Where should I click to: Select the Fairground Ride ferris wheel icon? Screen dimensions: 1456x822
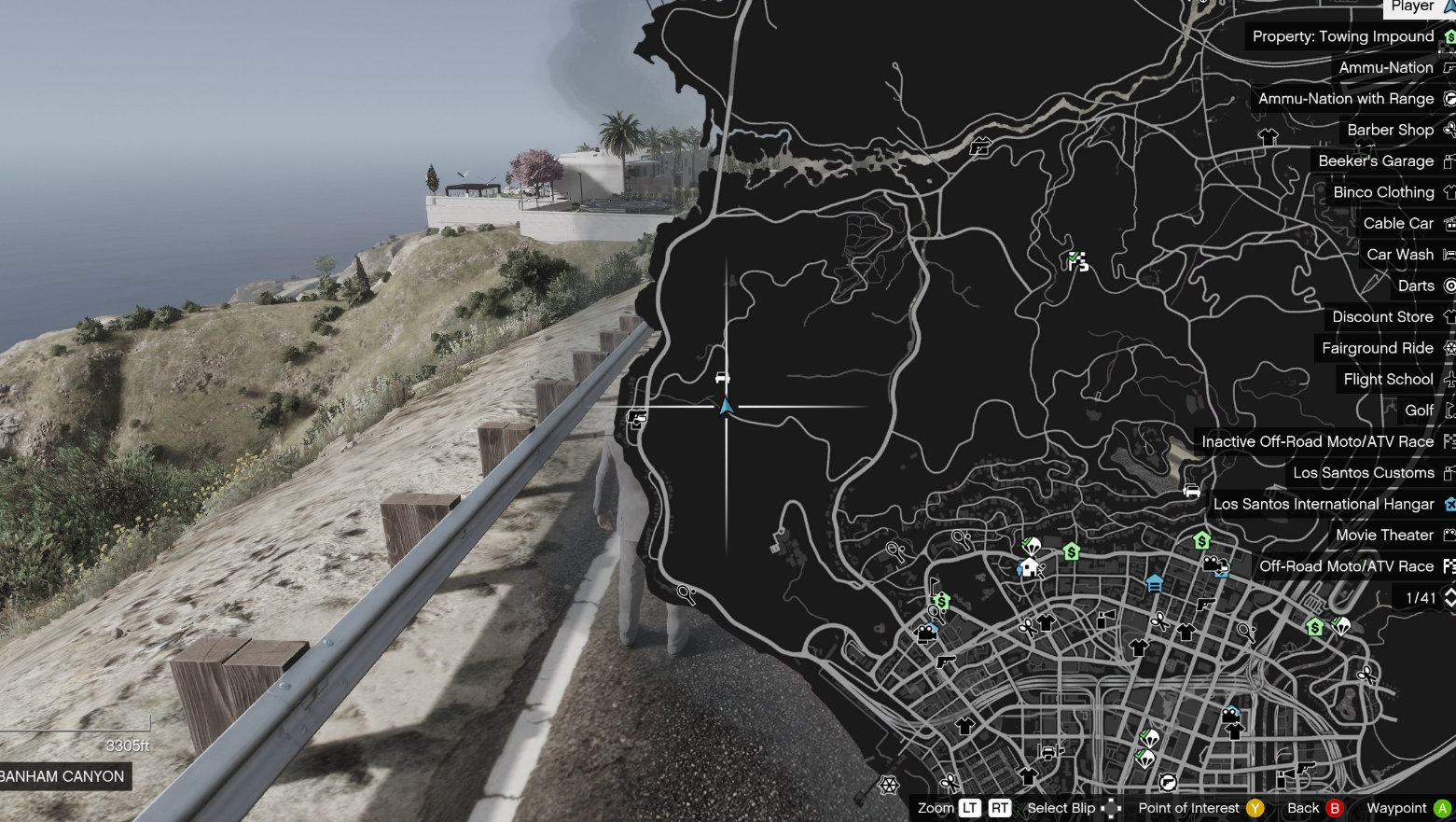click(x=1448, y=348)
